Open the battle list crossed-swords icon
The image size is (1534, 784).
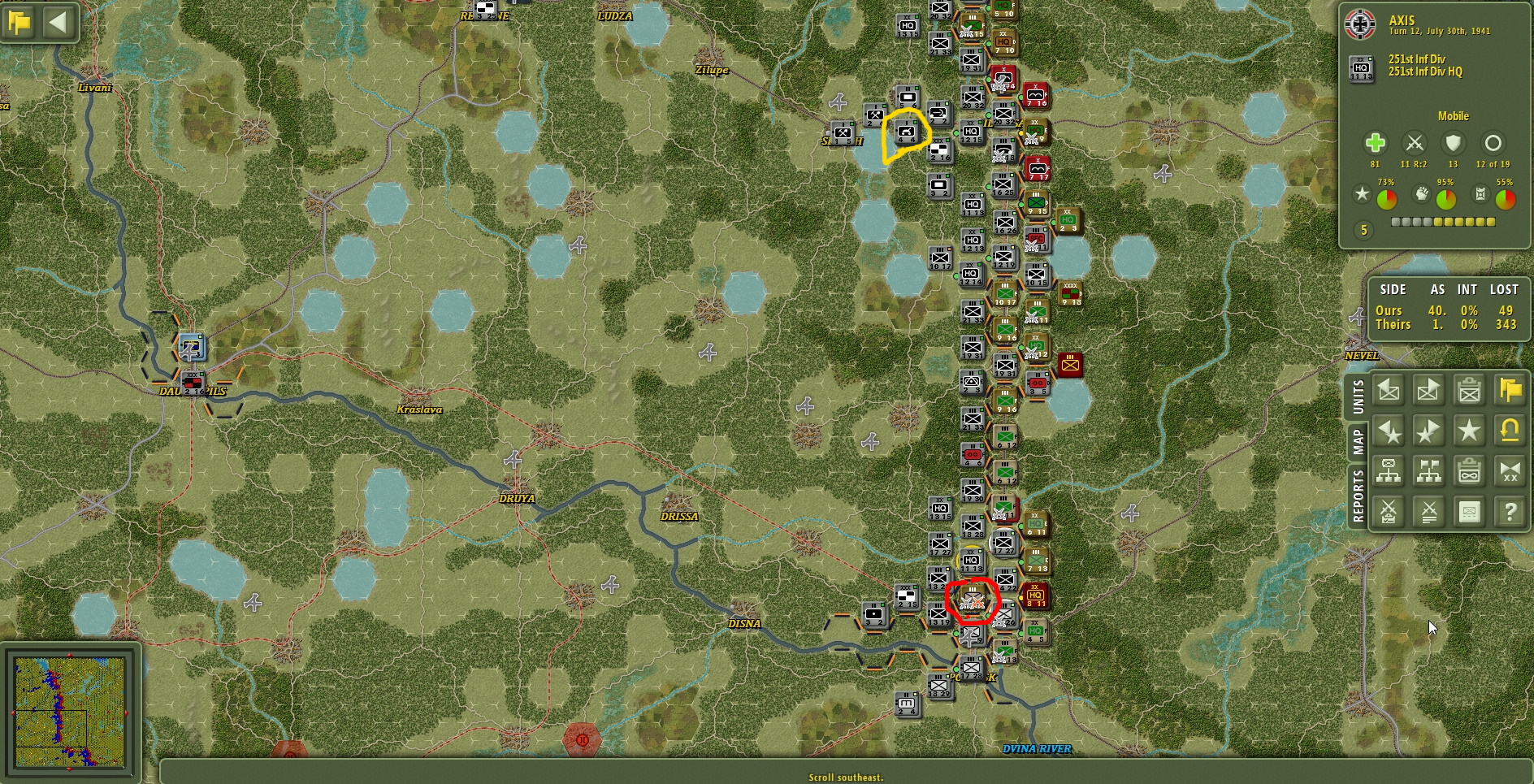1429,511
